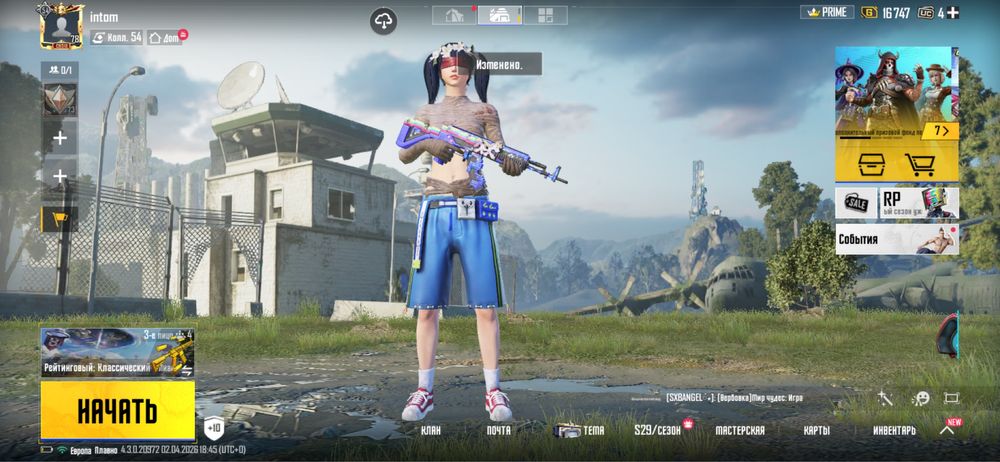Open the ТЕМА section

click(581, 430)
